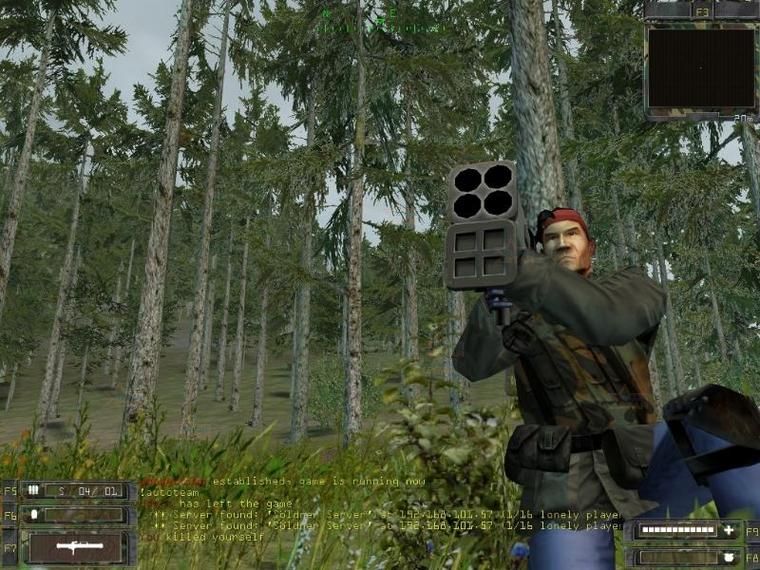The width and height of the screenshot is (760, 570).
Task: Select the ammo magazine weapon slot
Action: [x=77, y=491]
